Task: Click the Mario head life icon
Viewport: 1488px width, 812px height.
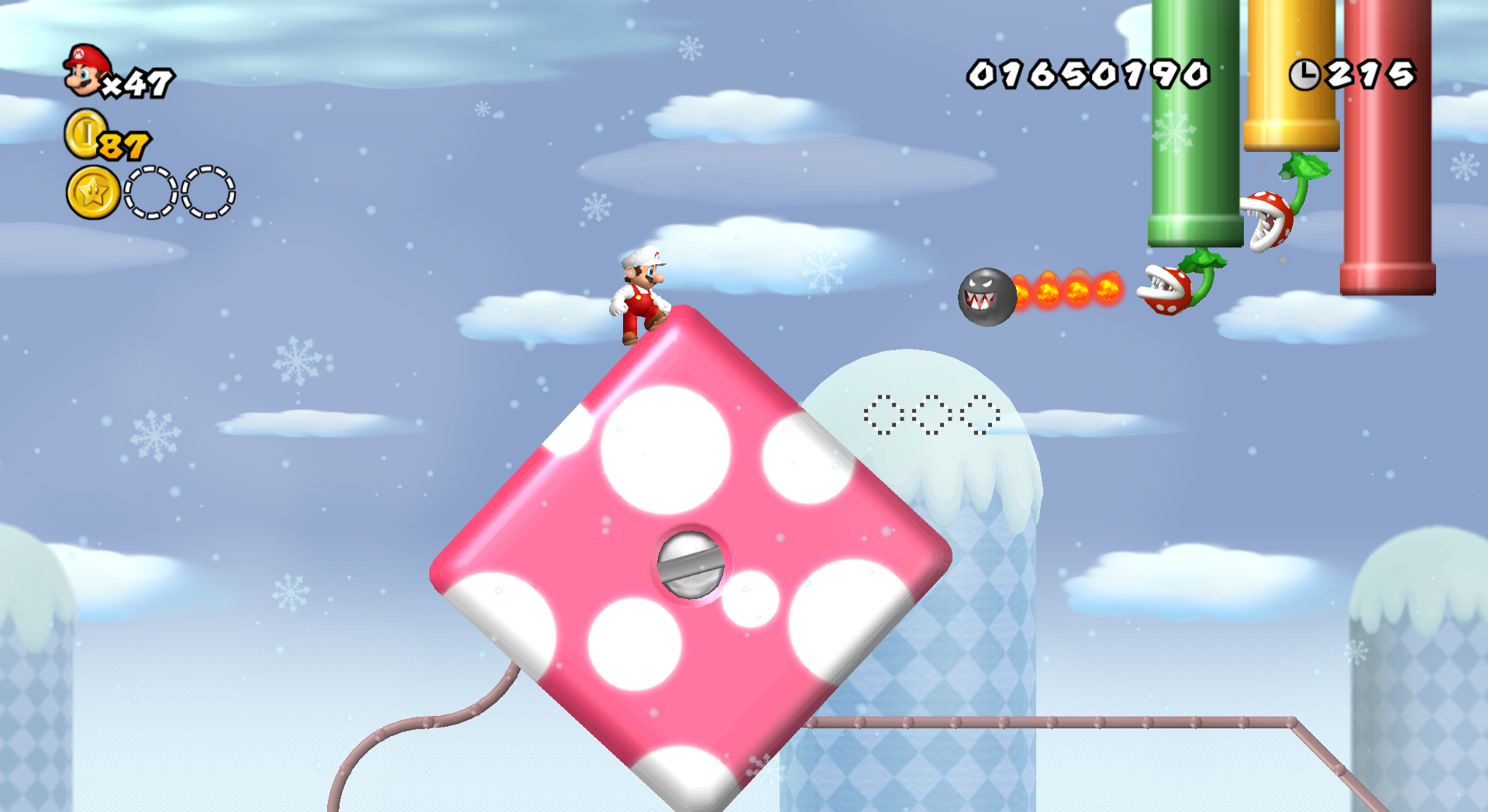Action: [83, 71]
